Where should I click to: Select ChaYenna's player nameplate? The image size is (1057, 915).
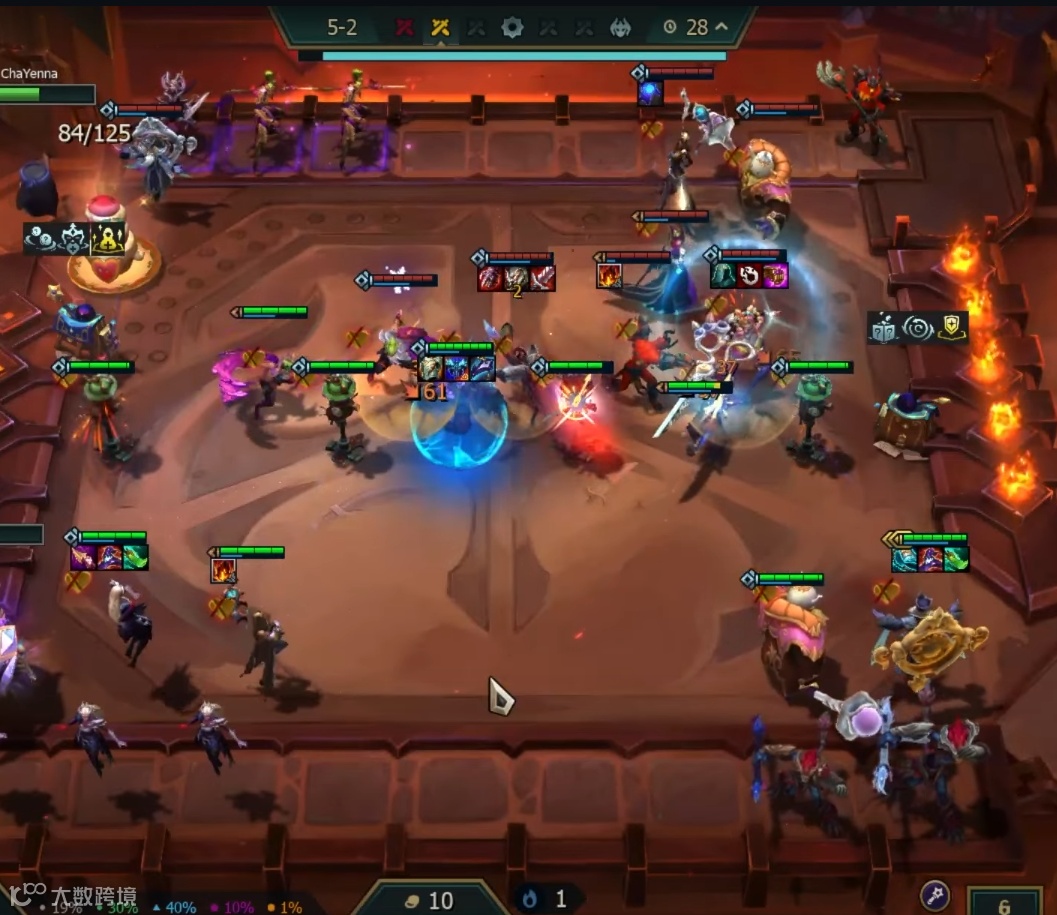30,74
